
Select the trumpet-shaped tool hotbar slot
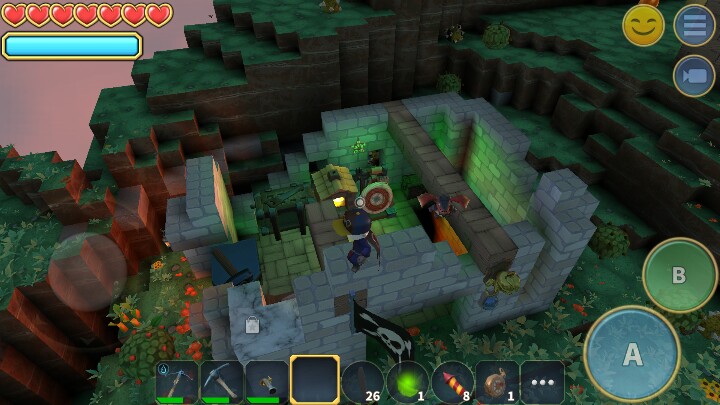[x=267, y=381]
